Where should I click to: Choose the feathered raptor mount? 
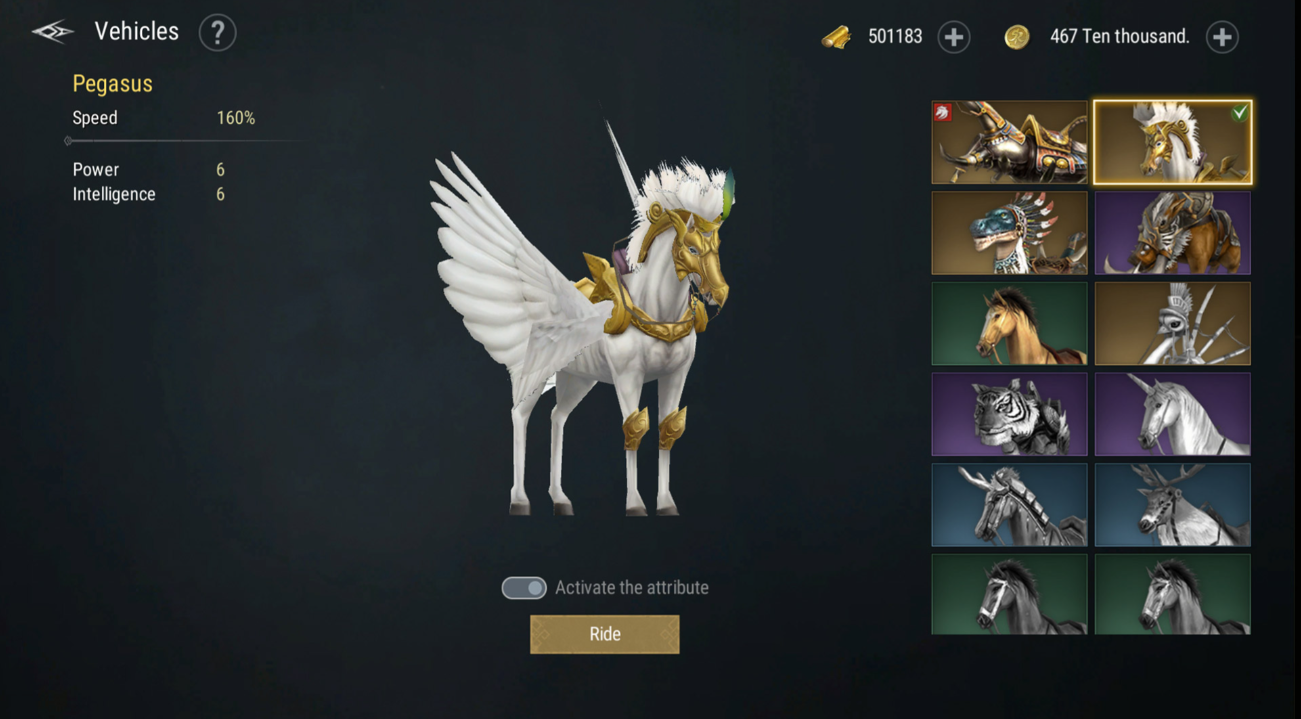(x=1009, y=233)
